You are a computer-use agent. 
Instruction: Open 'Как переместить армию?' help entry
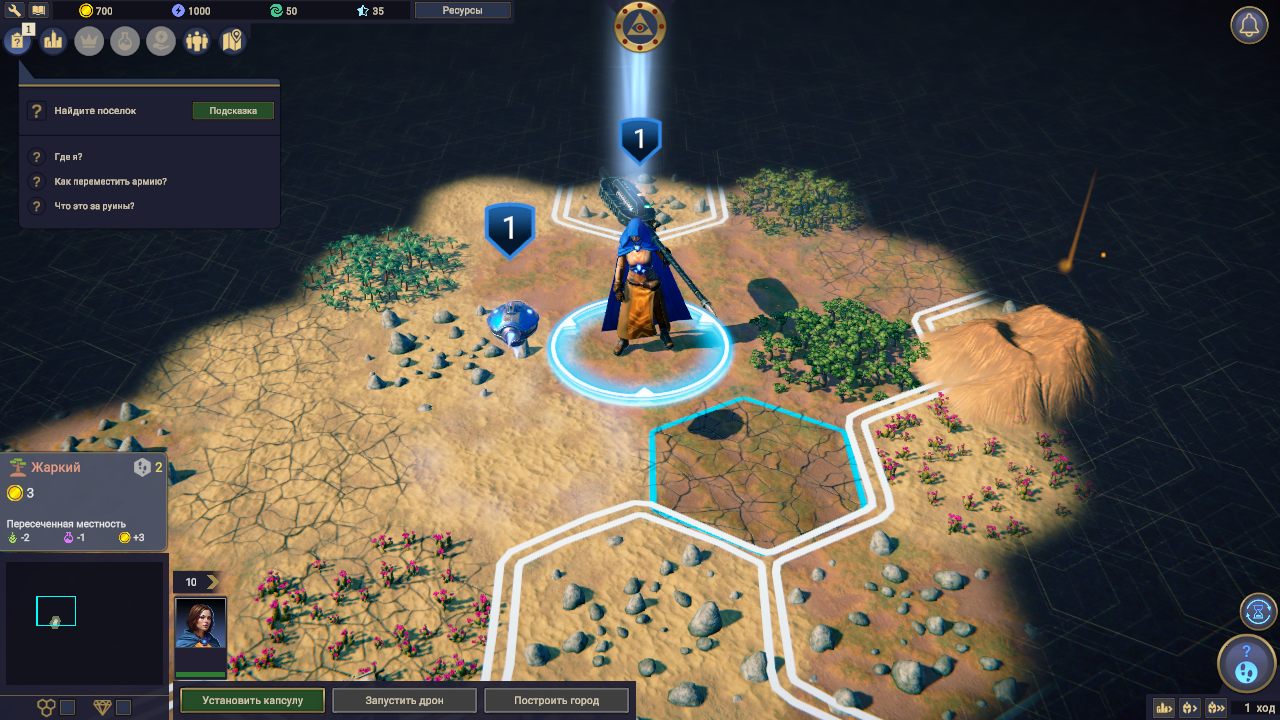pos(110,182)
